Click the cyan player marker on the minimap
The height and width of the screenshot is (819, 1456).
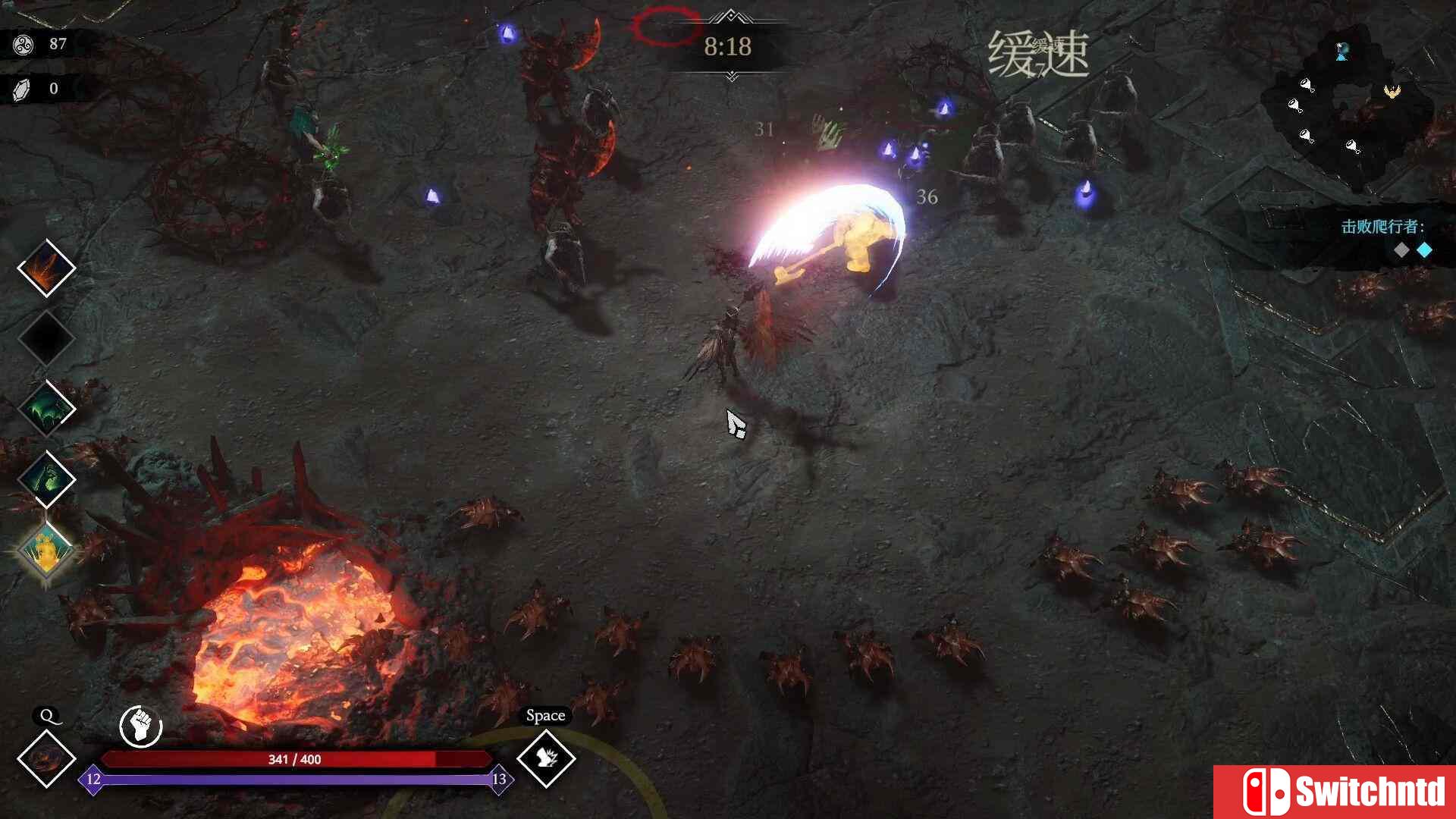(x=1341, y=52)
